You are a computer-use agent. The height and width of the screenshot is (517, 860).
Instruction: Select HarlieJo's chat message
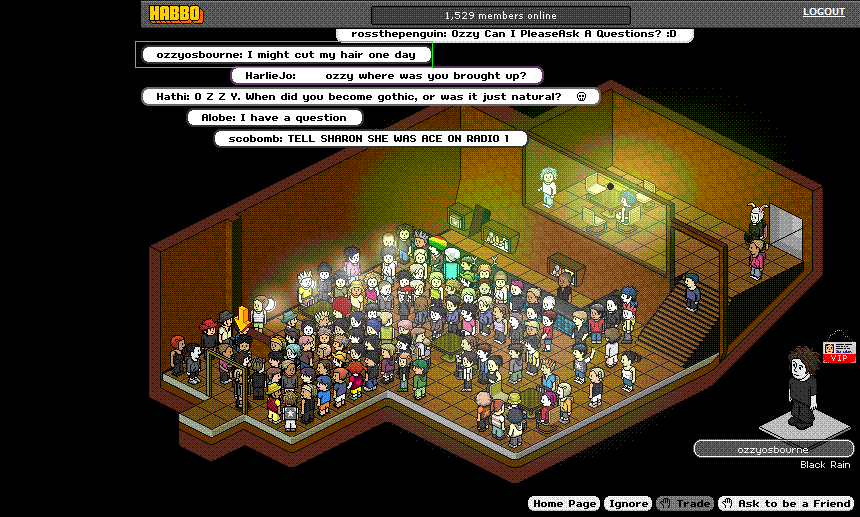386,75
